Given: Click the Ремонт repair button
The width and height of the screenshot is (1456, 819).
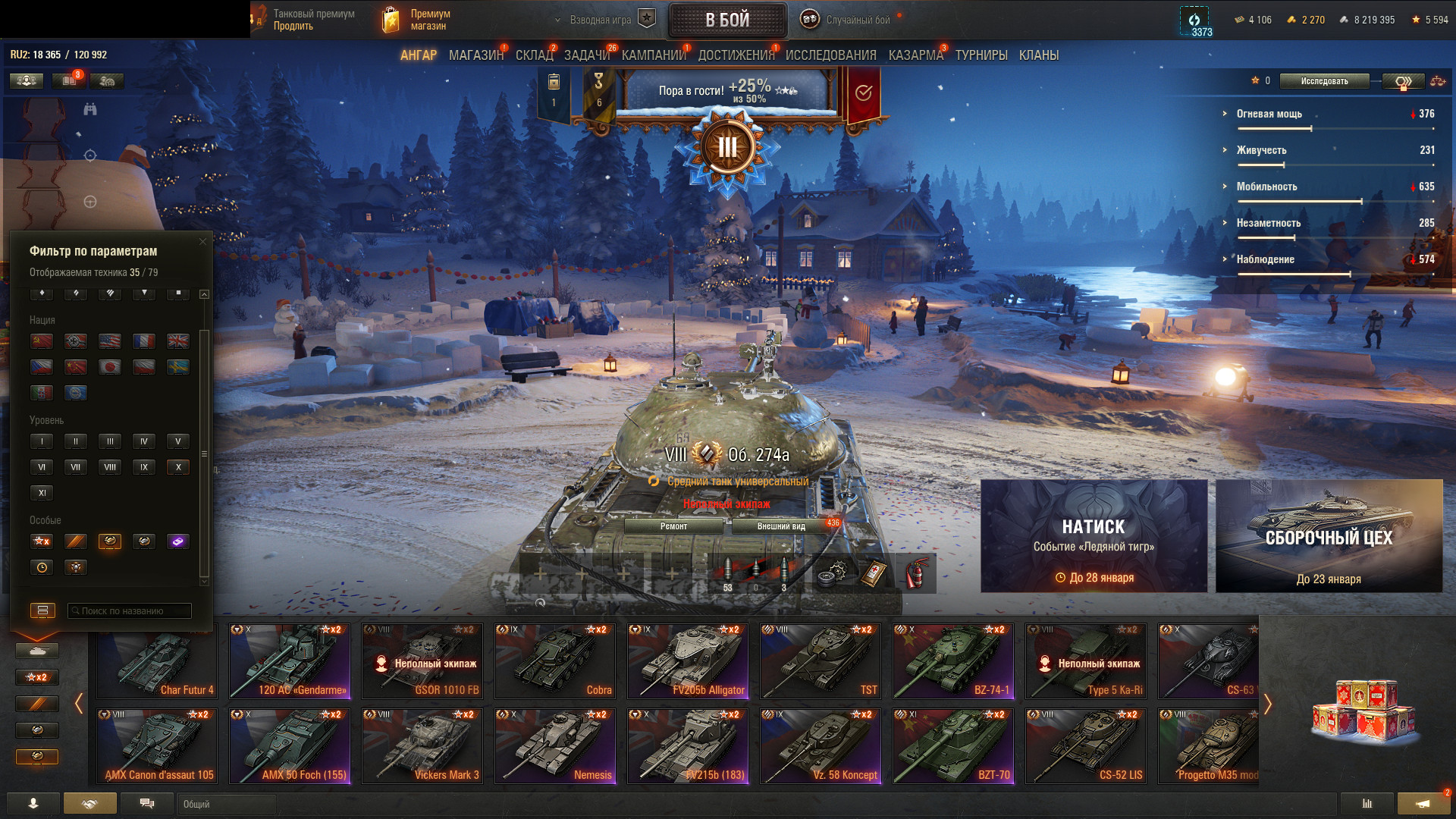Looking at the screenshot, I should coord(673,526).
